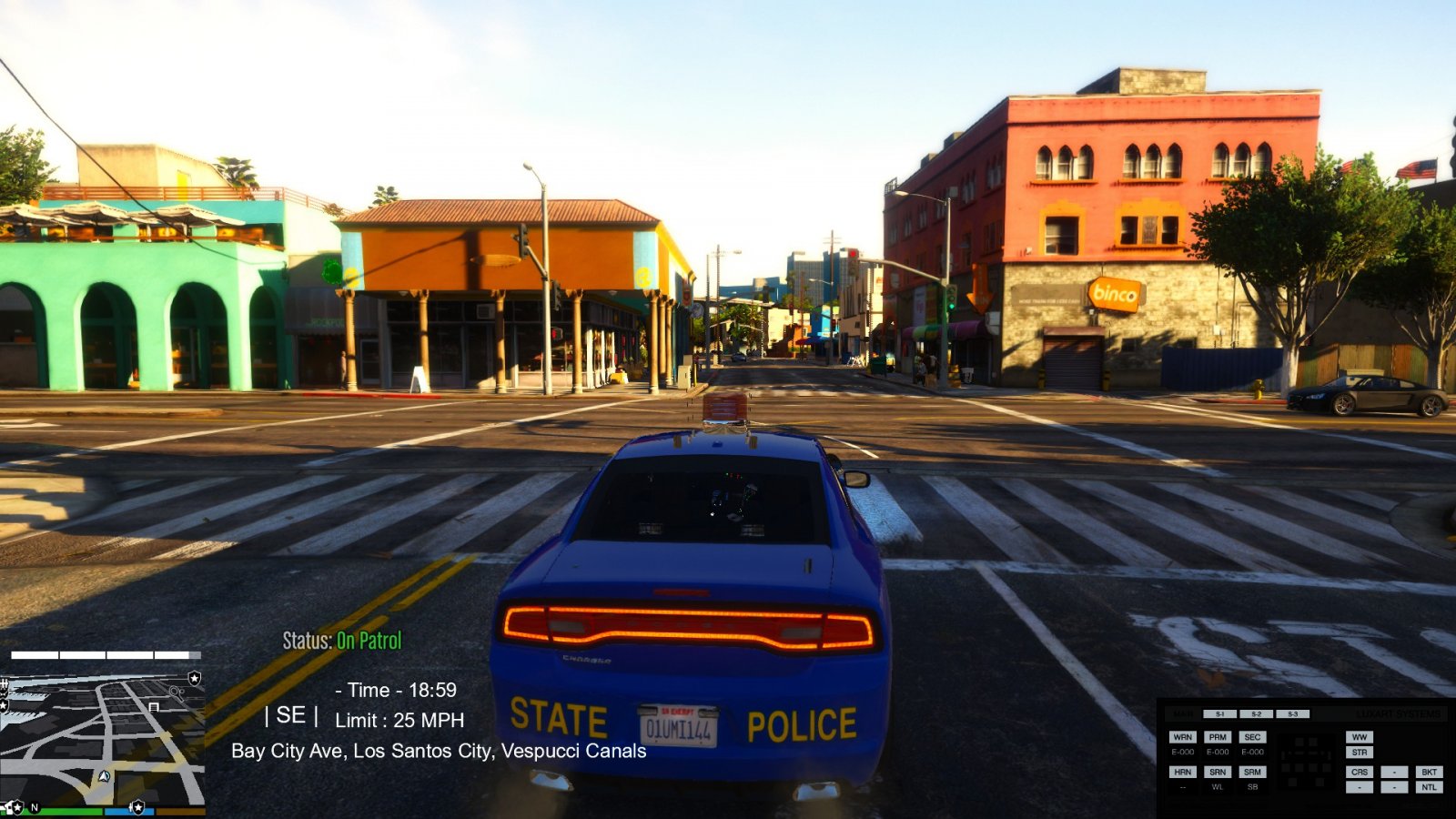Switch to the S-3 stage
Image resolution: width=1456 pixels, height=819 pixels.
[x=1292, y=714]
